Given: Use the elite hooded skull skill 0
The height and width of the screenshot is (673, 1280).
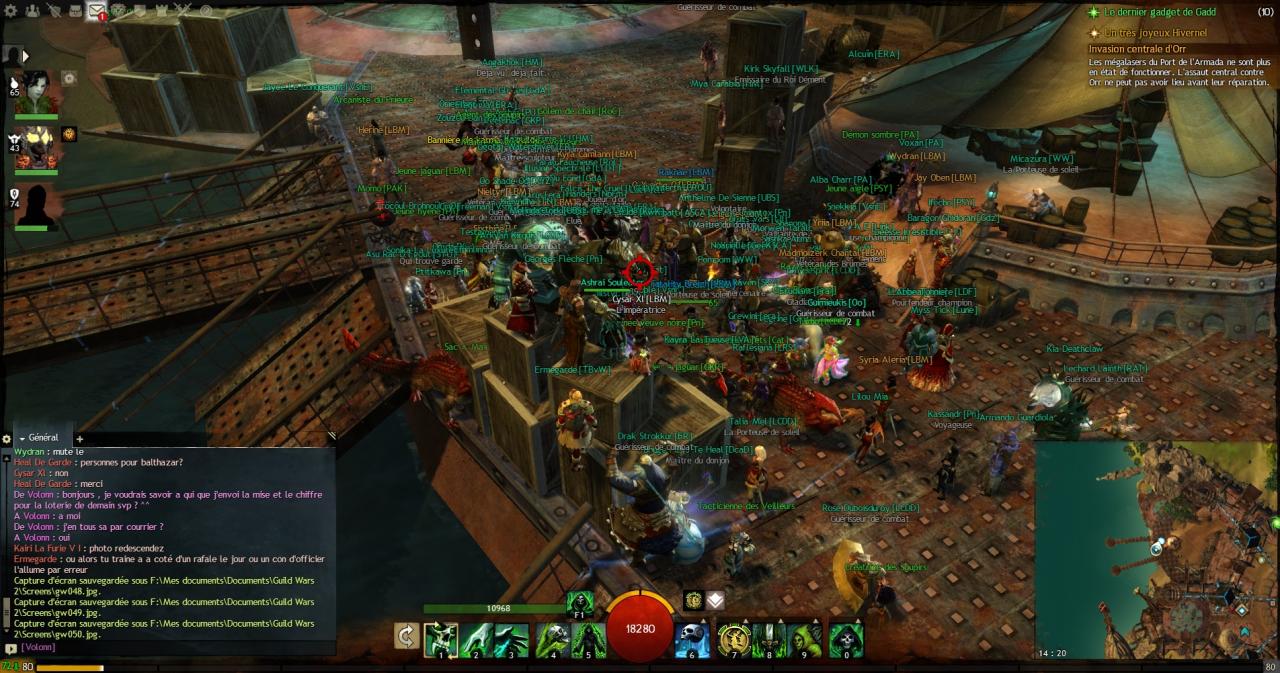Looking at the screenshot, I should pyautogui.click(x=846, y=640).
